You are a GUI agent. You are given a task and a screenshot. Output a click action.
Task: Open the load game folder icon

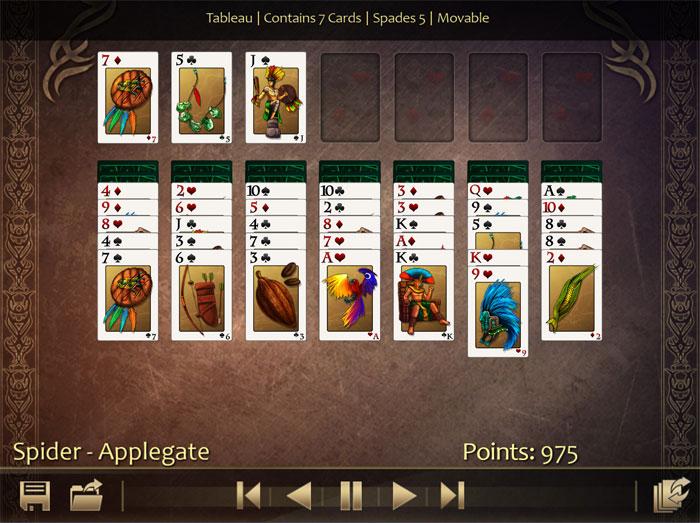coord(87,496)
